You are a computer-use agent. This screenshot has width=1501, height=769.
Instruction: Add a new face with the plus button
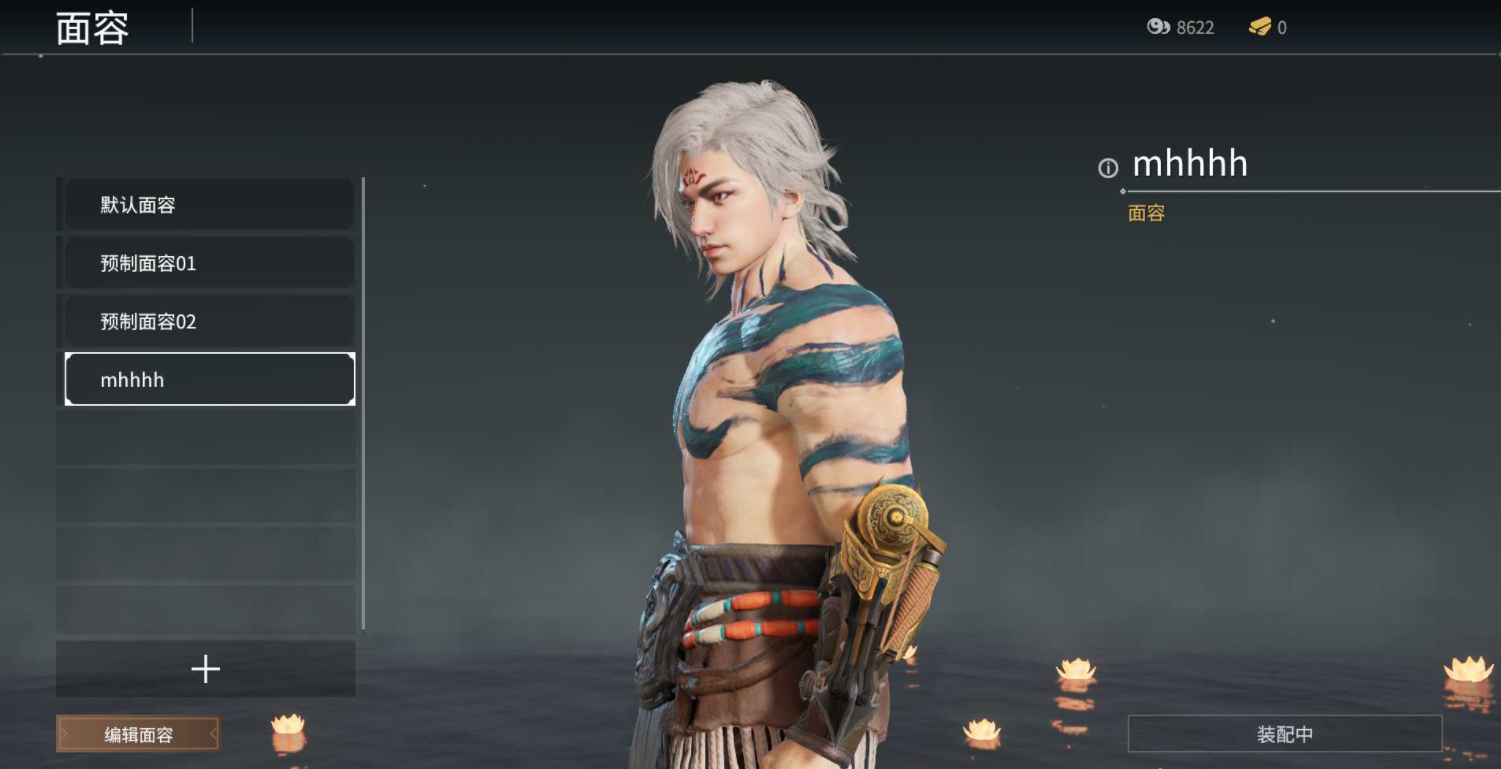click(x=206, y=669)
